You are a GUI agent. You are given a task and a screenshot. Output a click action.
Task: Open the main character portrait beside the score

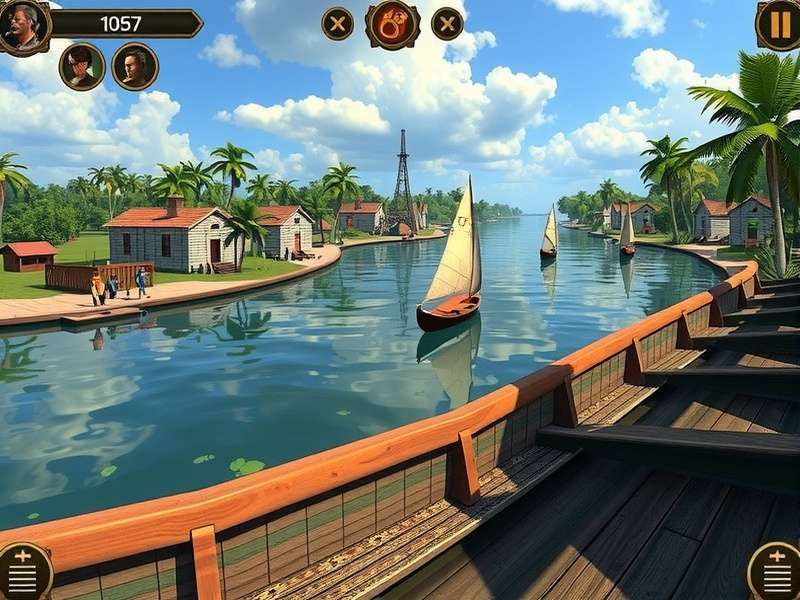24,26
